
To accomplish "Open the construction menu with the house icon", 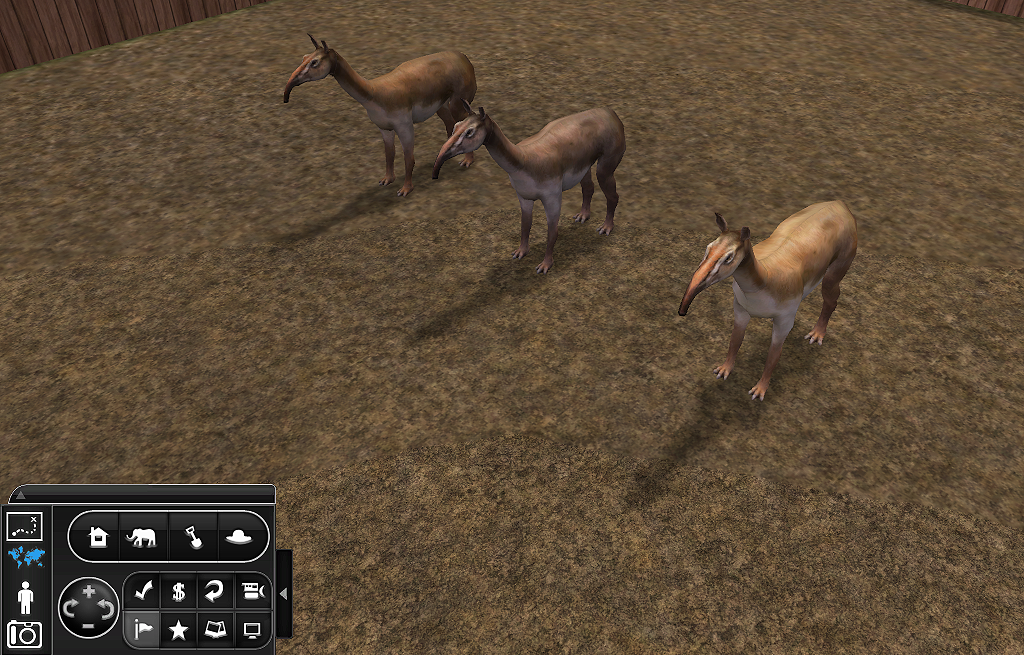I will [98, 538].
